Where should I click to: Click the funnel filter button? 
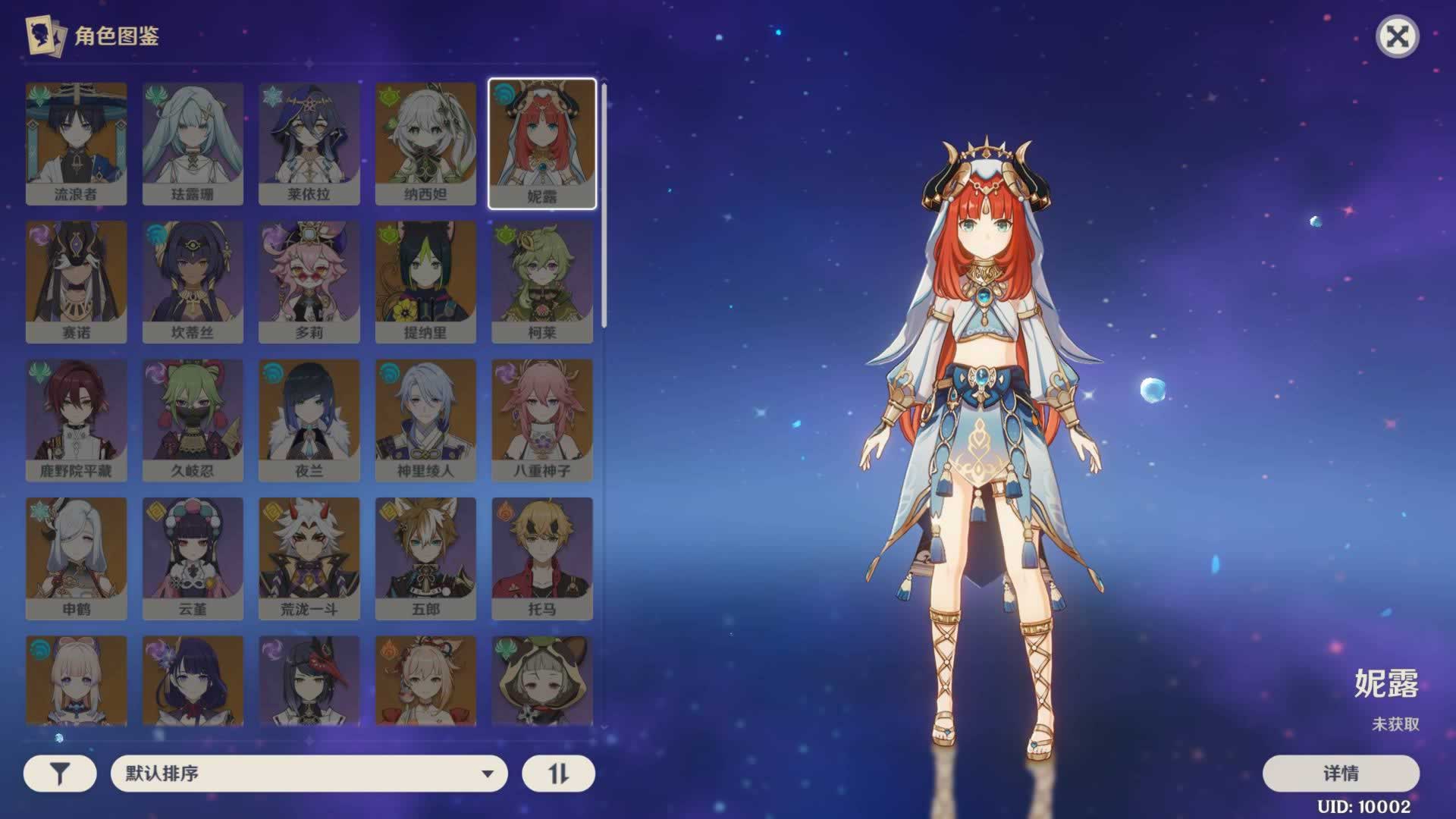[x=60, y=773]
